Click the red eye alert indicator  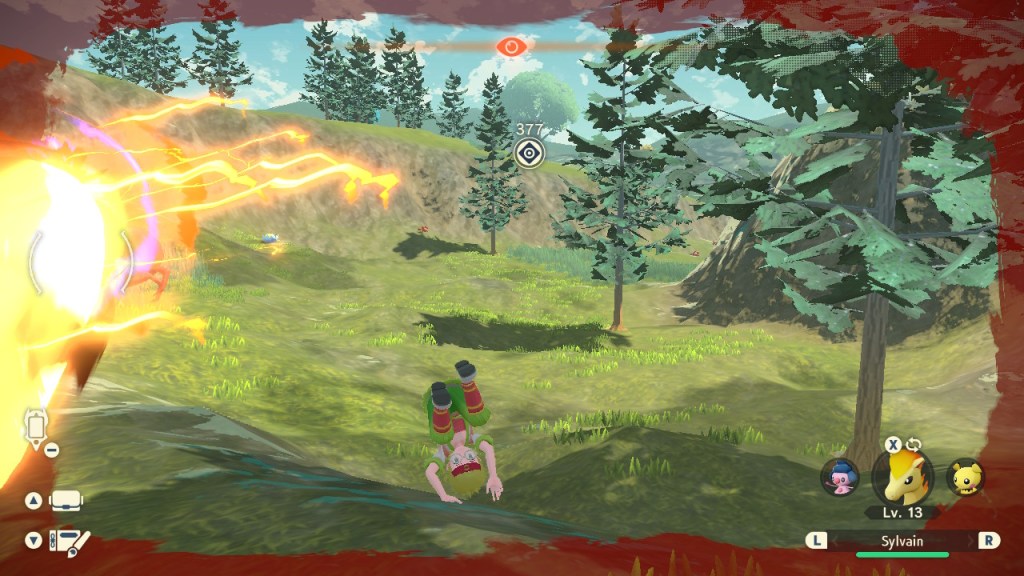(512, 46)
